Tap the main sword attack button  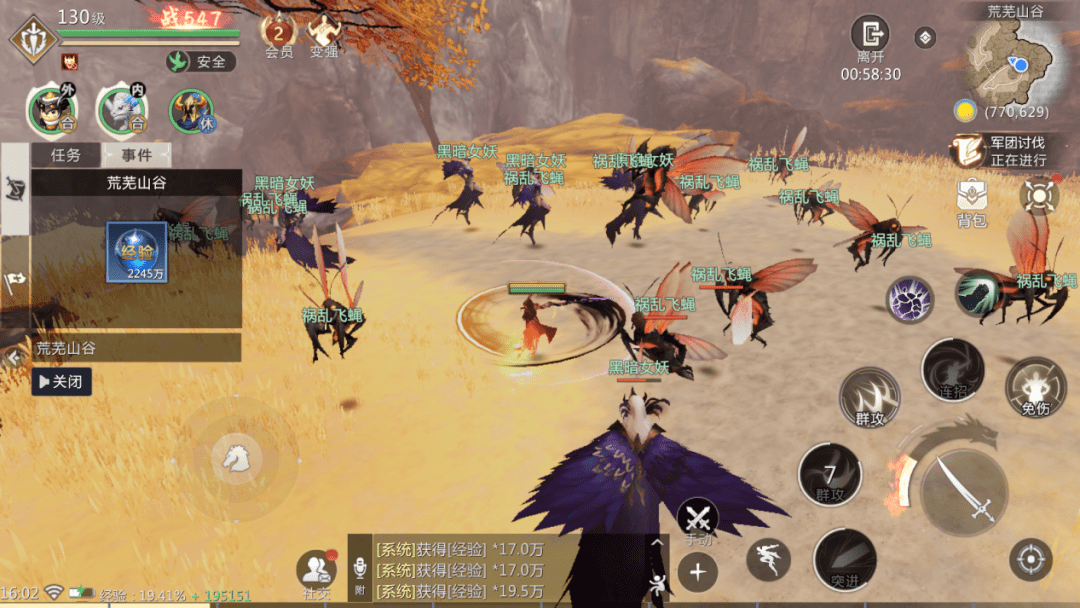(x=964, y=490)
